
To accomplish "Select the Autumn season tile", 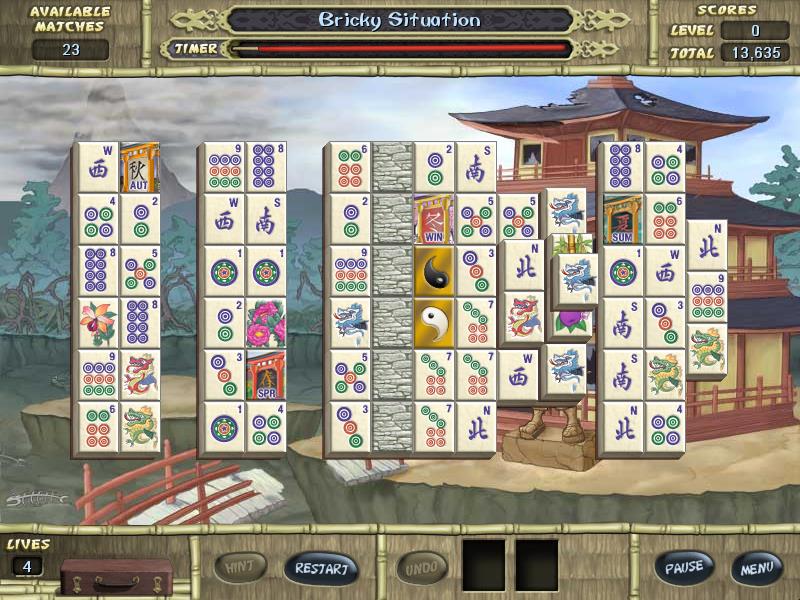I will pyautogui.click(x=140, y=167).
